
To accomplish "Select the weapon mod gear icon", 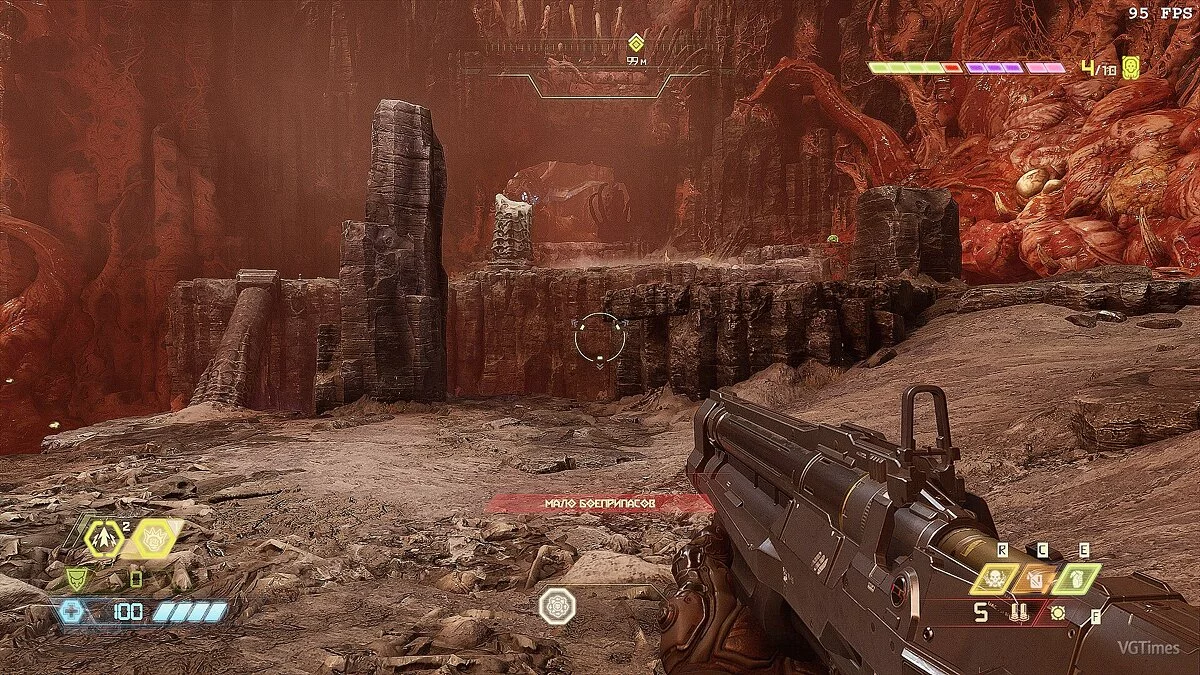I will tap(1056, 612).
